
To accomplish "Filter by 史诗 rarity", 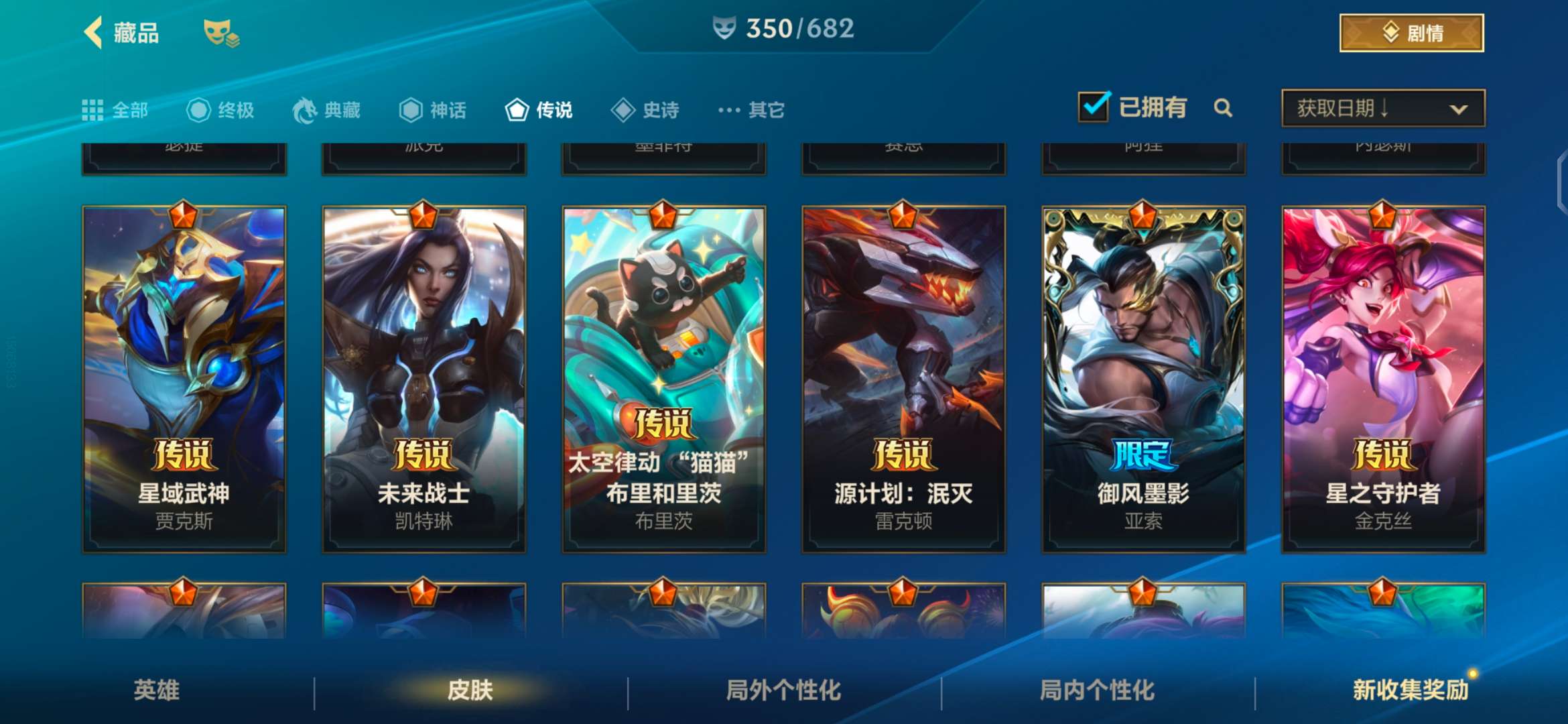I will (646, 110).
